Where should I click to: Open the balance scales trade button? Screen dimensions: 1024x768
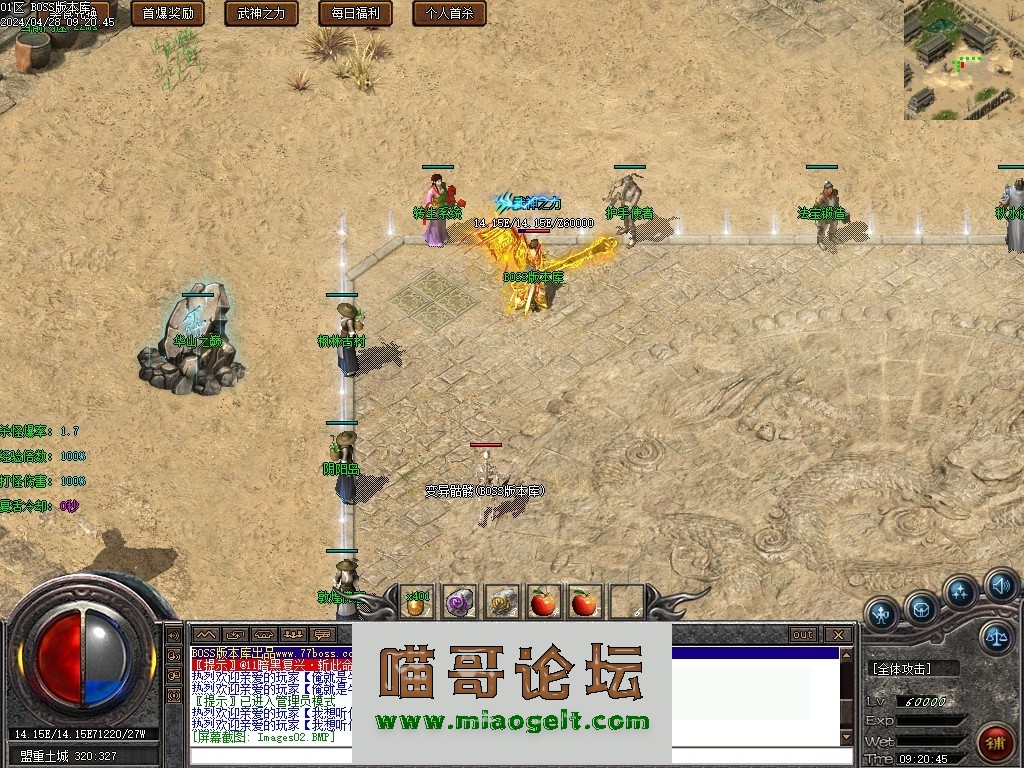click(996, 636)
